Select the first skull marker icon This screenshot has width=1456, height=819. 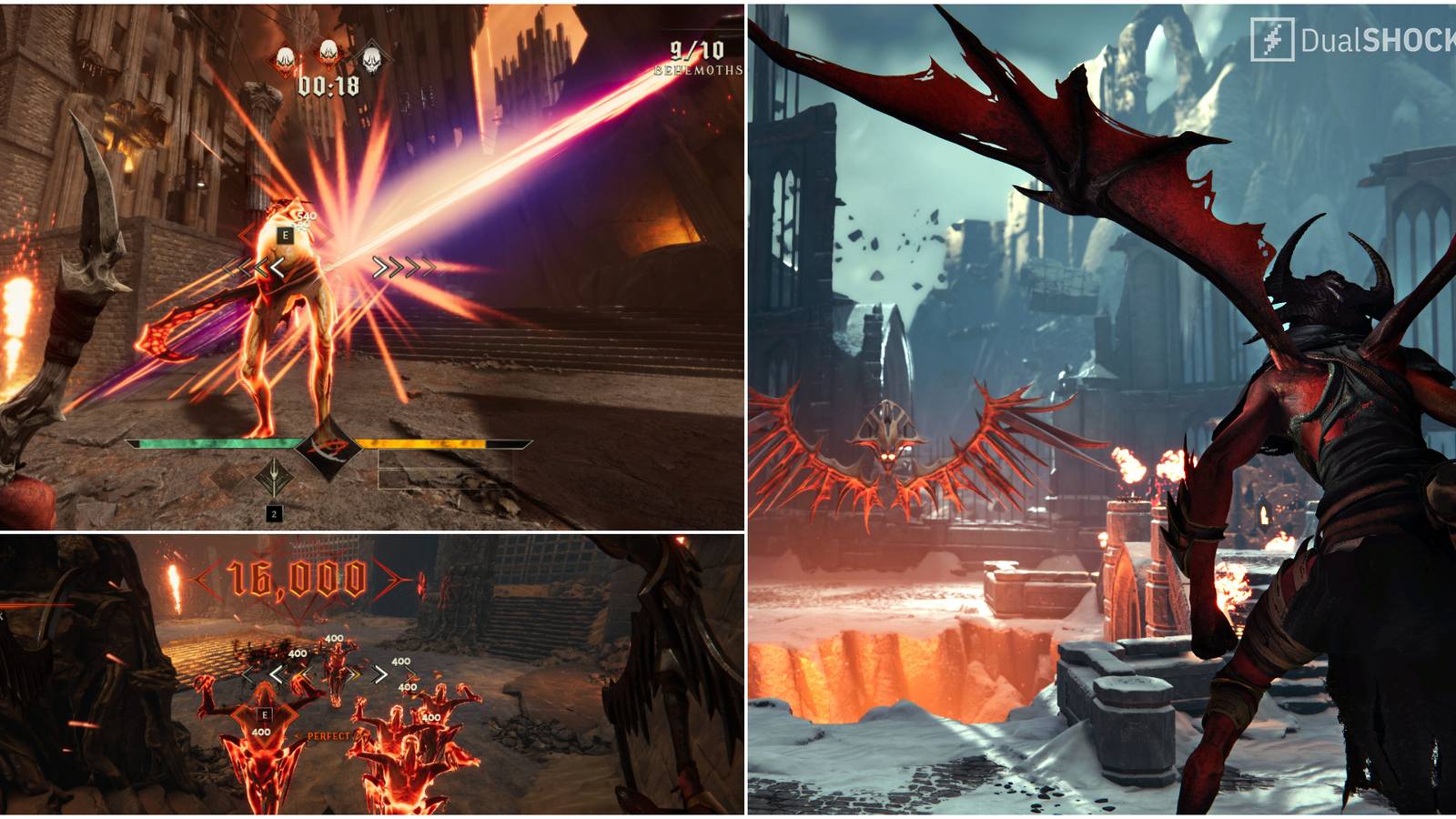(285, 56)
